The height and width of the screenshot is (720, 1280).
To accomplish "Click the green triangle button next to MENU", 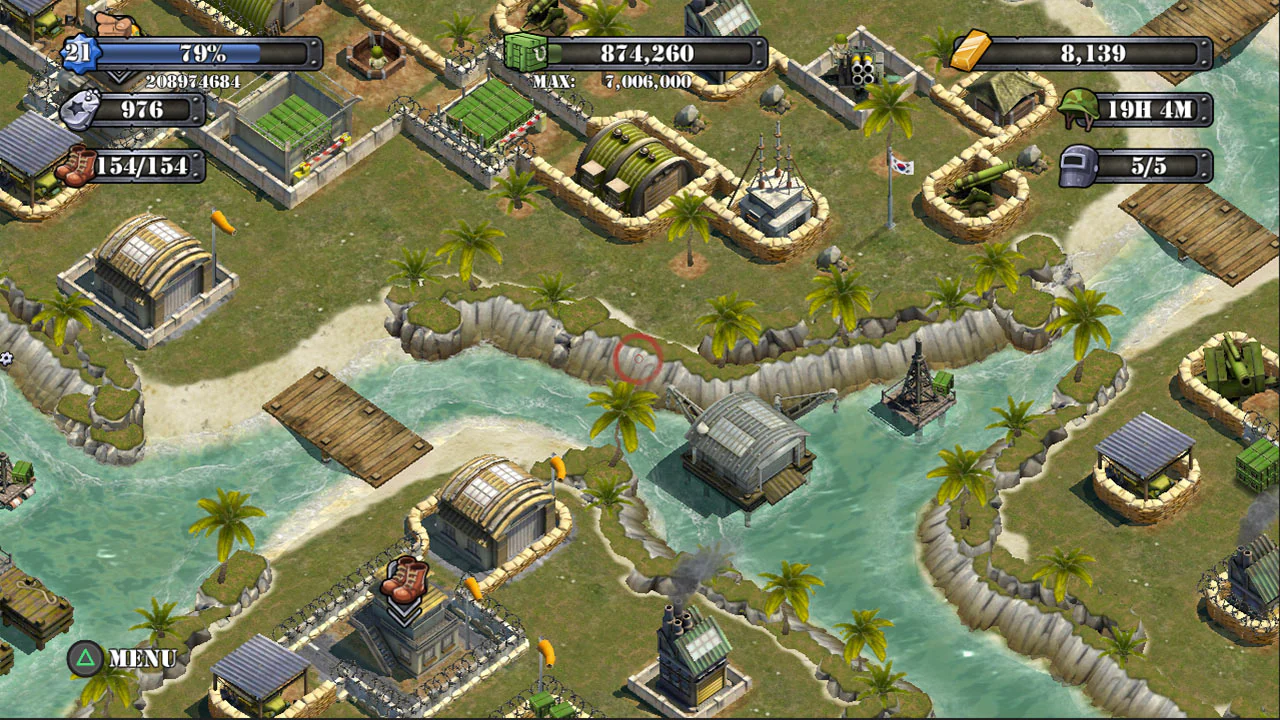I will point(87,659).
